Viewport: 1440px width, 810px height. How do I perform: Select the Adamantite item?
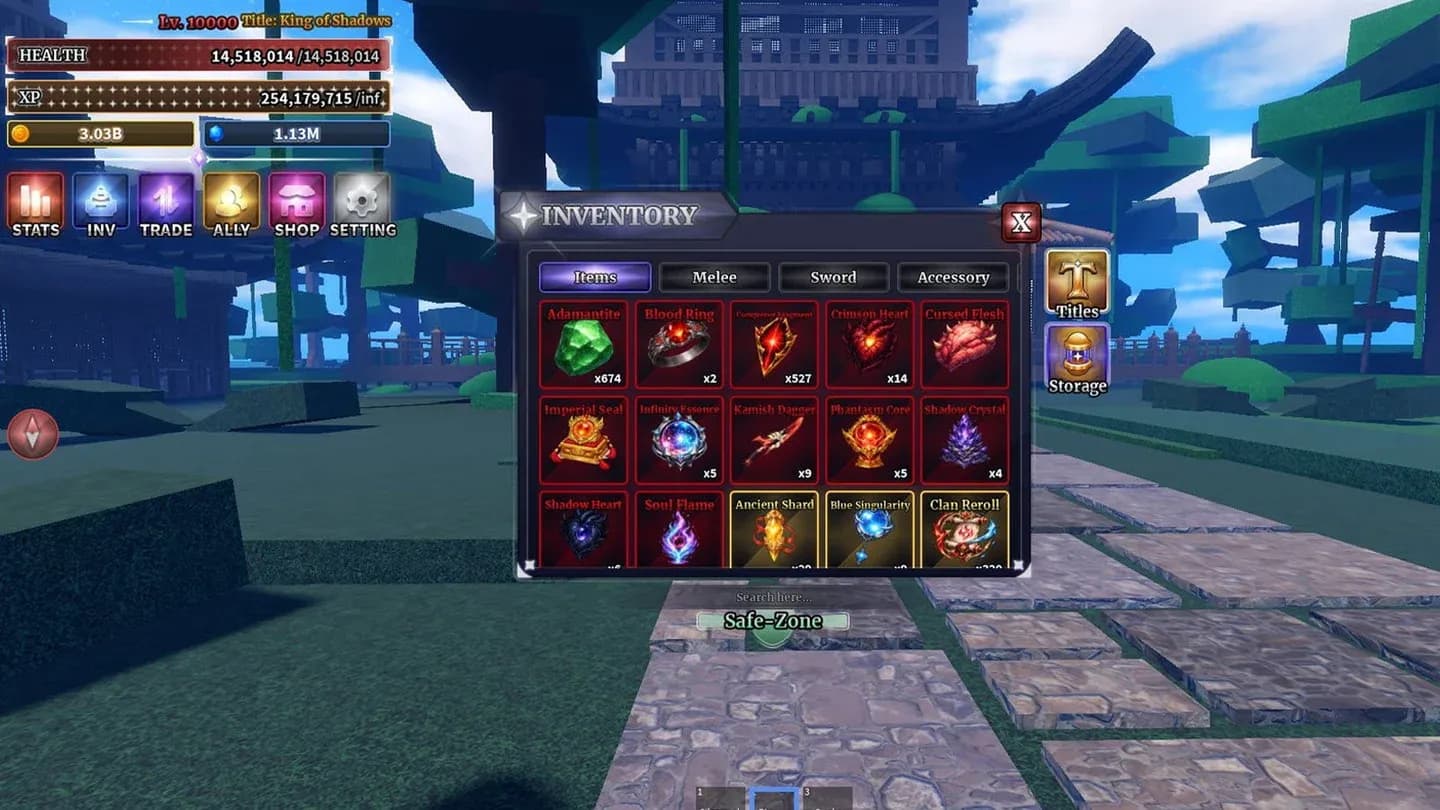point(583,345)
